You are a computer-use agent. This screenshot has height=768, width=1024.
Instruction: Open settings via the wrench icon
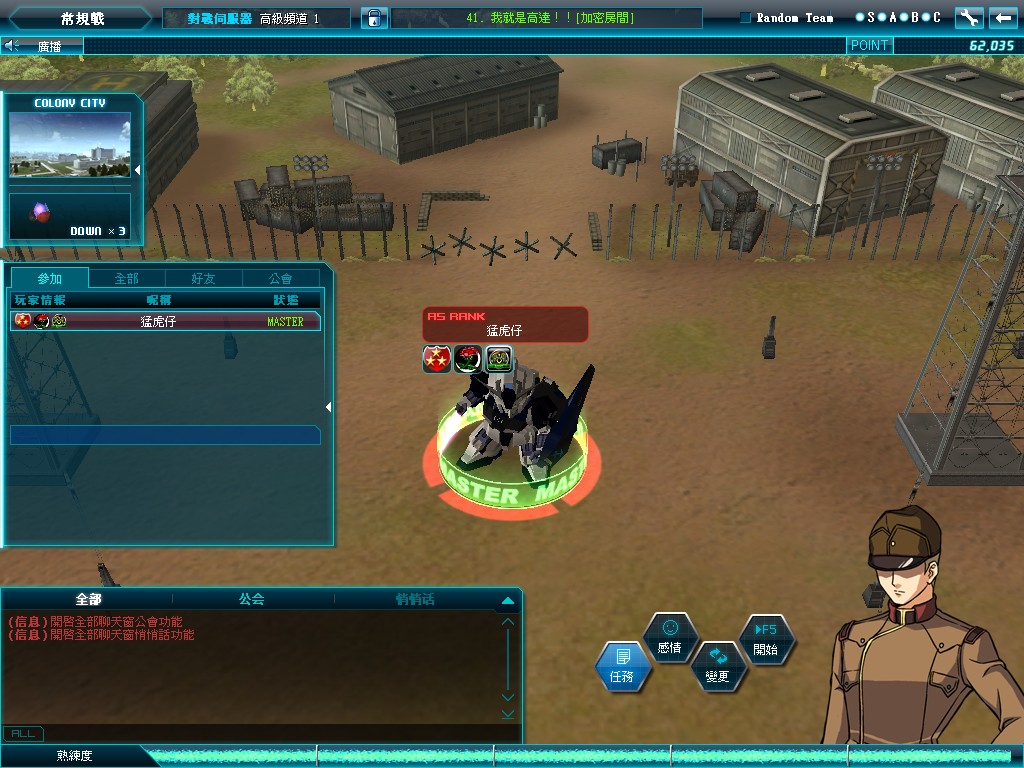pyautogui.click(x=968, y=18)
